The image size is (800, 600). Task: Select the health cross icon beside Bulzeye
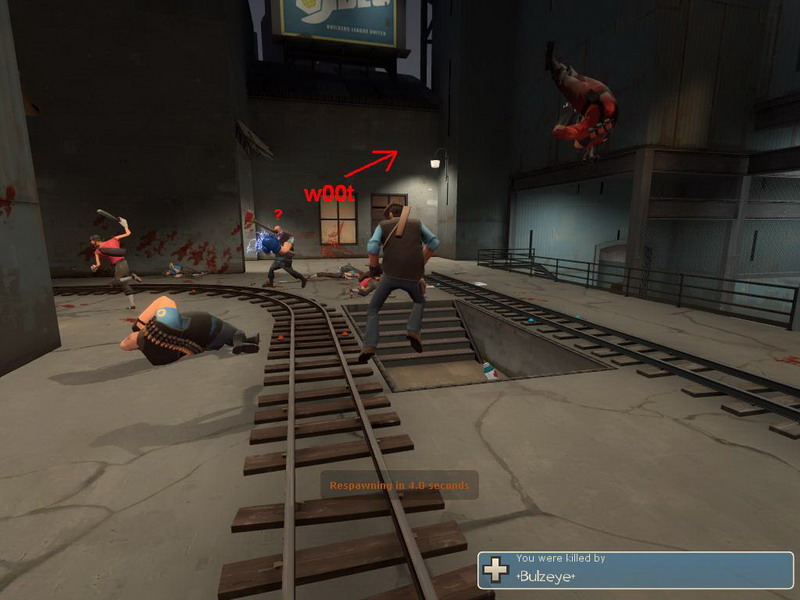click(x=496, y=570)
